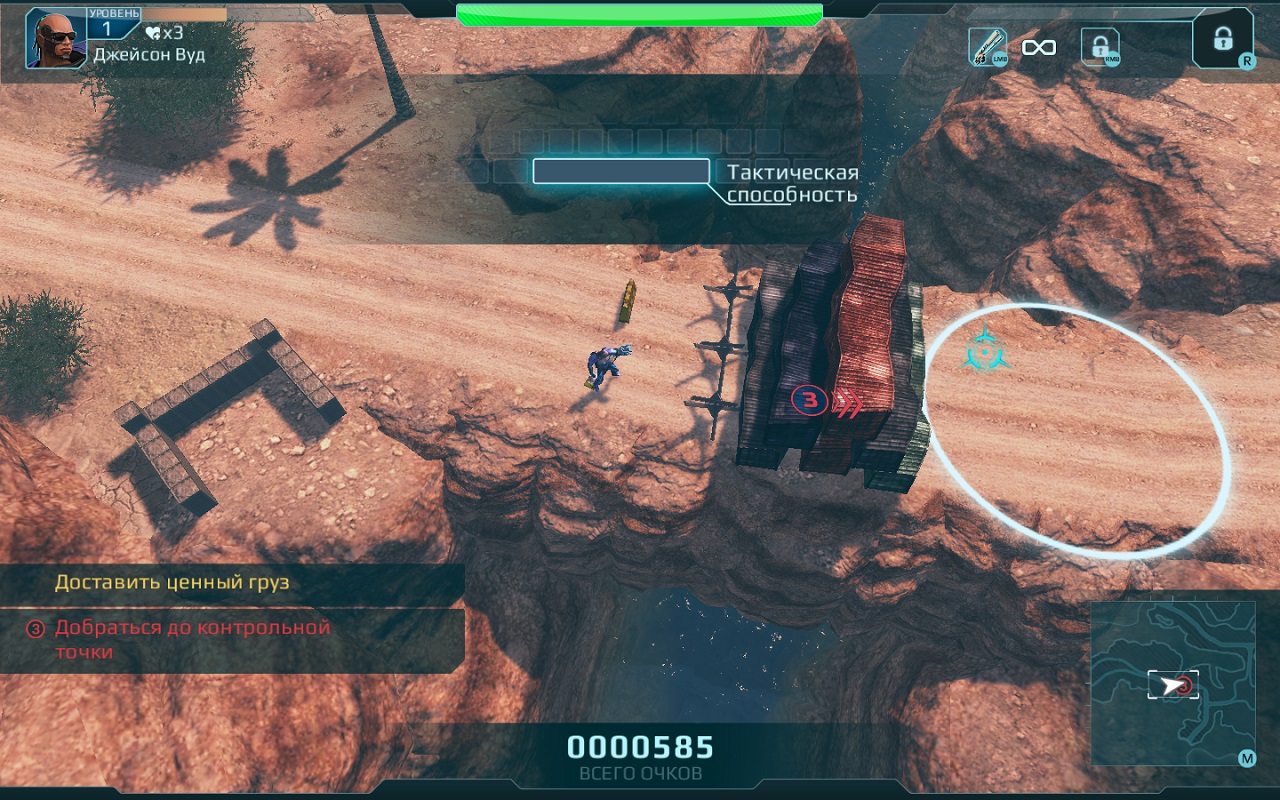Click the locked secondary weapon slot
The width and height of the screenshot is (1280, 800).
click(1100, 47)
